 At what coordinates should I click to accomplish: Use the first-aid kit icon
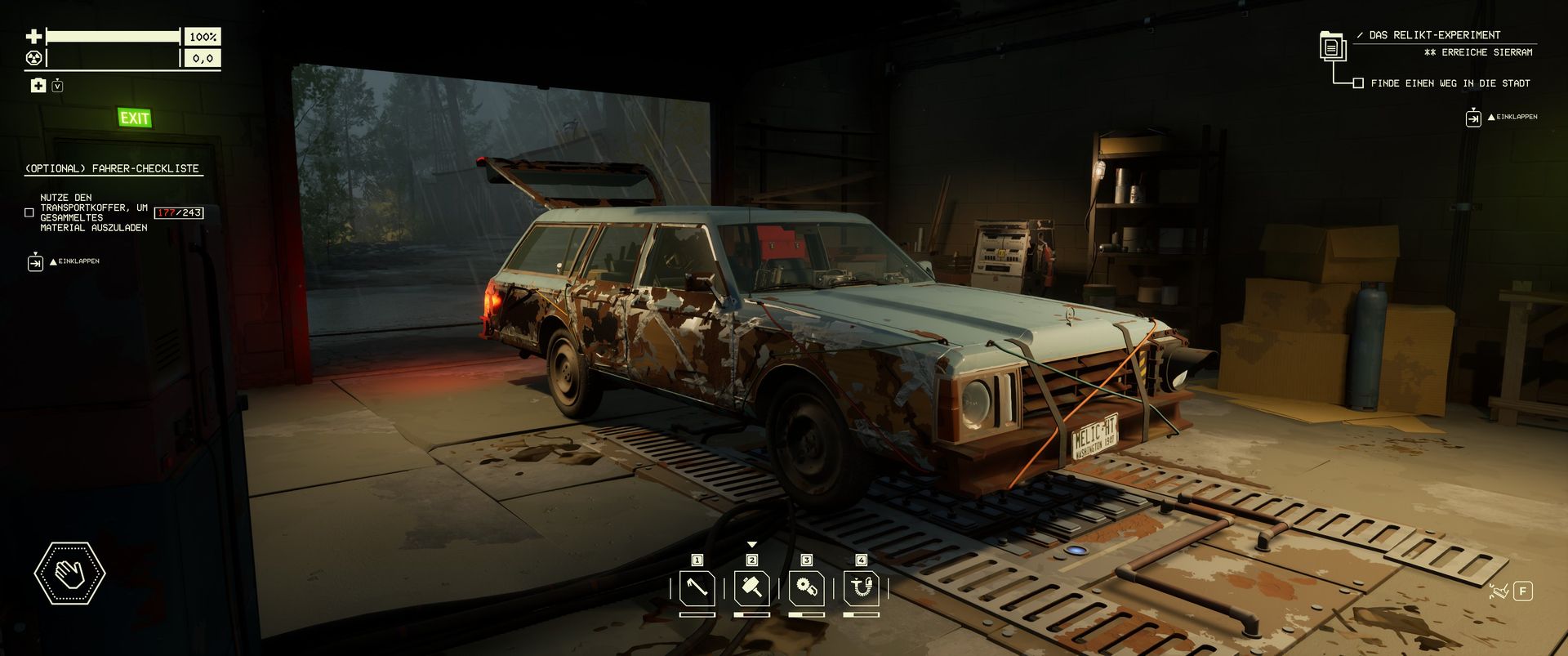coord(38,86)
